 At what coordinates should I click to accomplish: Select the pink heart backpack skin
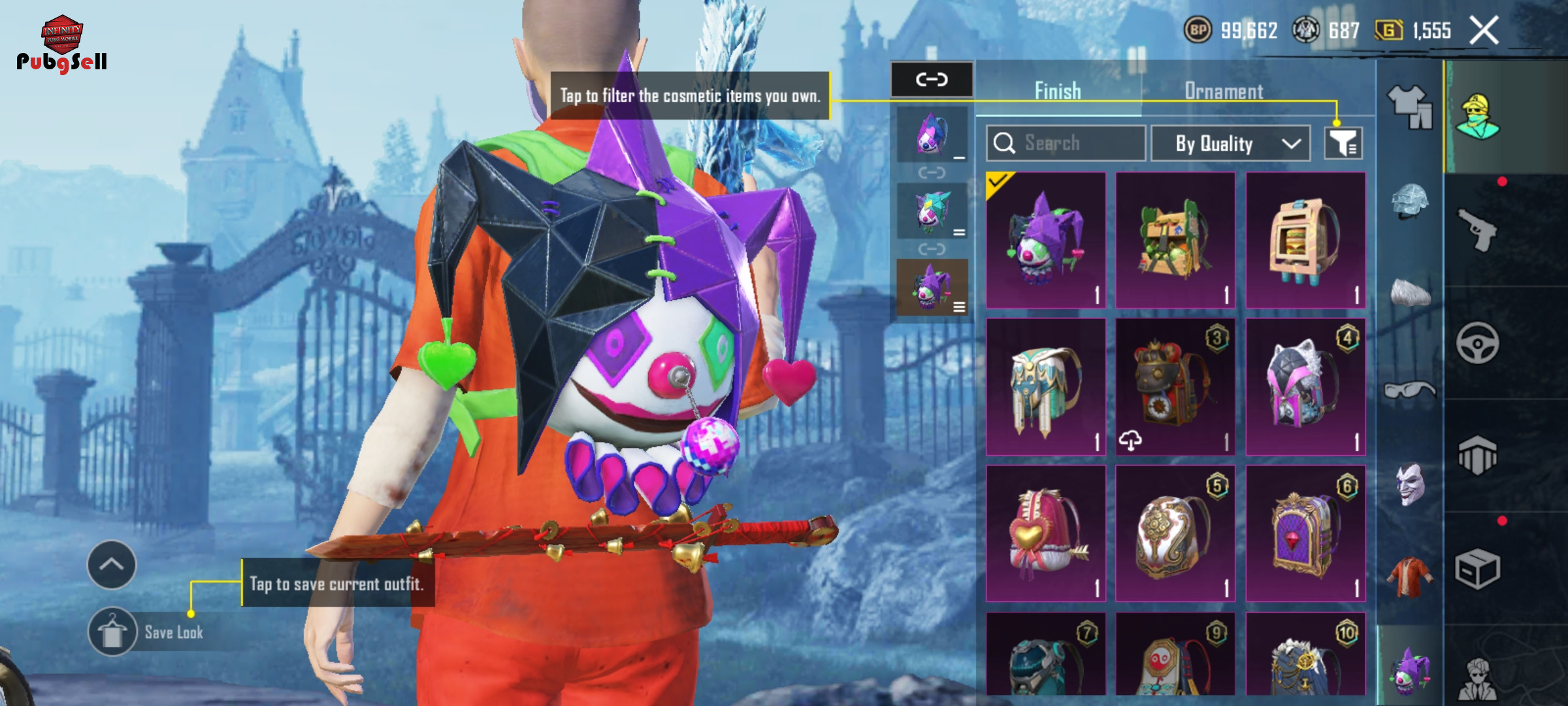coord(1045,533)
